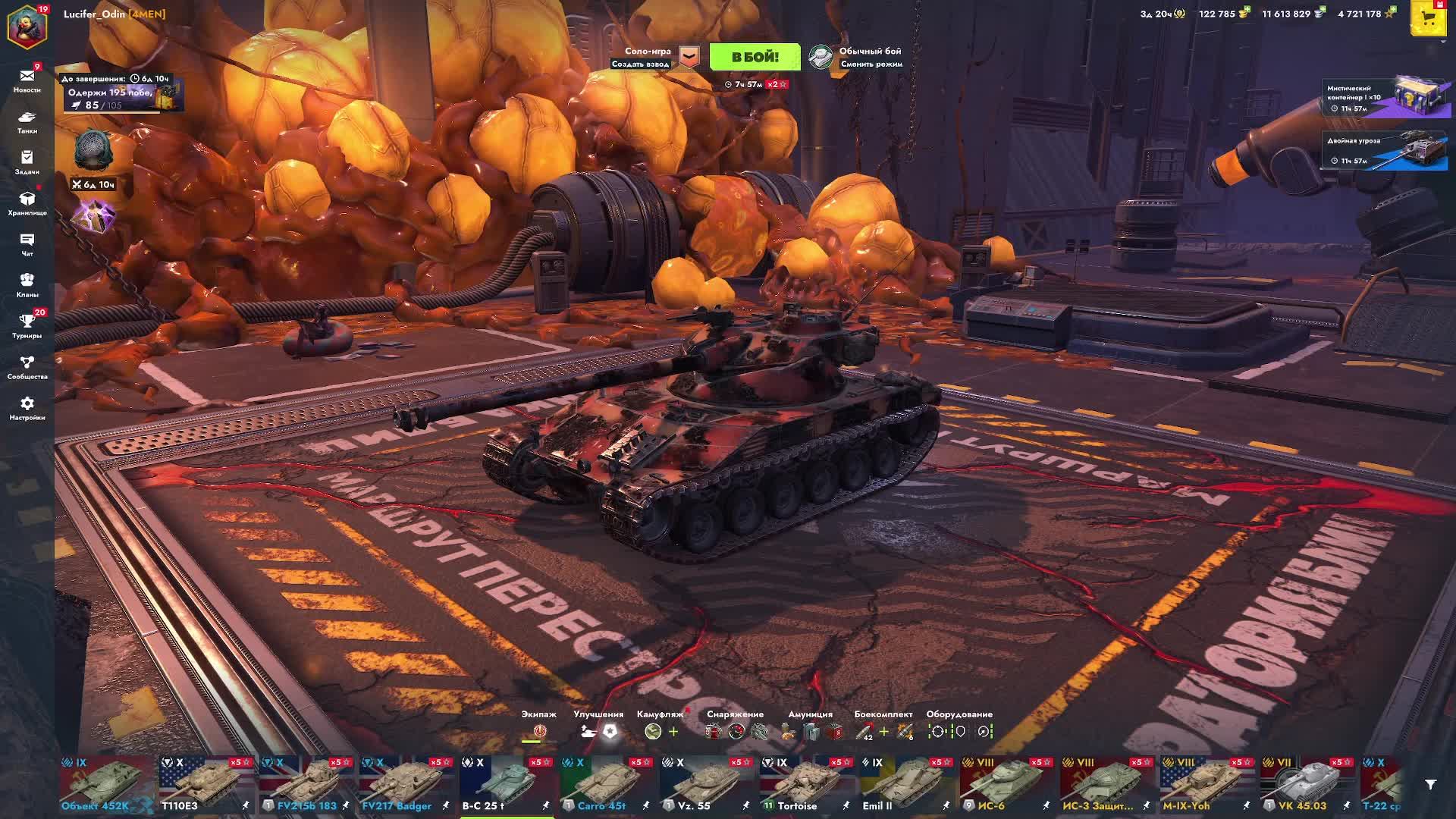Open the Турниры tournaments menu
The image size is (1456, 819).
pos(27,325)
